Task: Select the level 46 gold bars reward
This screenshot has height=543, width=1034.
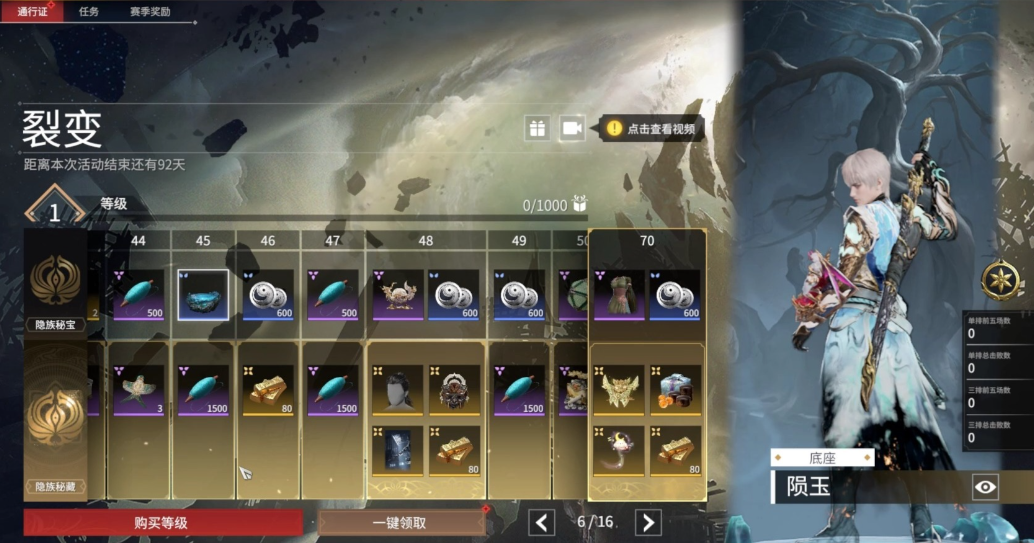Action: click(x=268, y=390)
